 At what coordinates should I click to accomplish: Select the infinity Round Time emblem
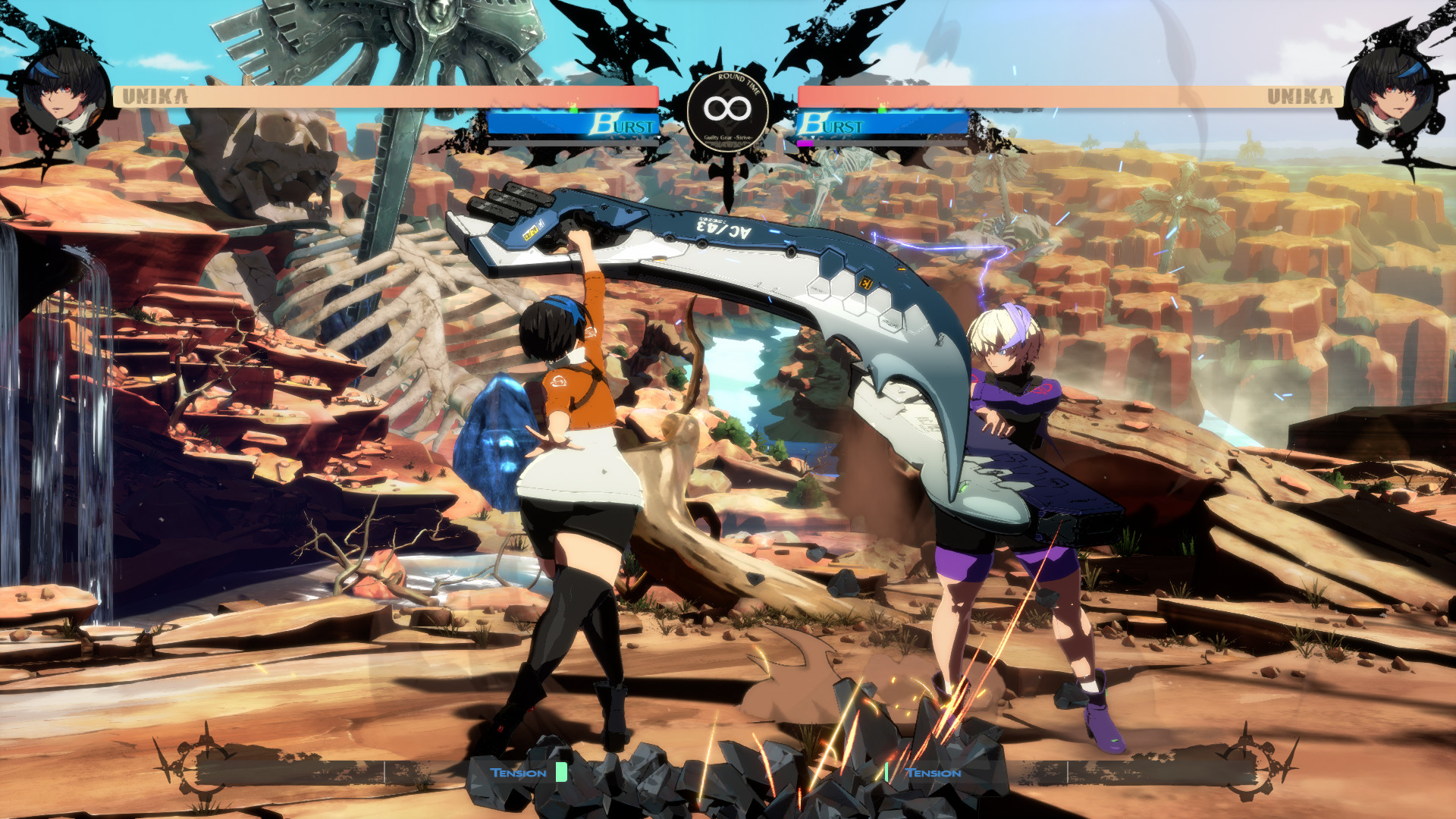728,110
